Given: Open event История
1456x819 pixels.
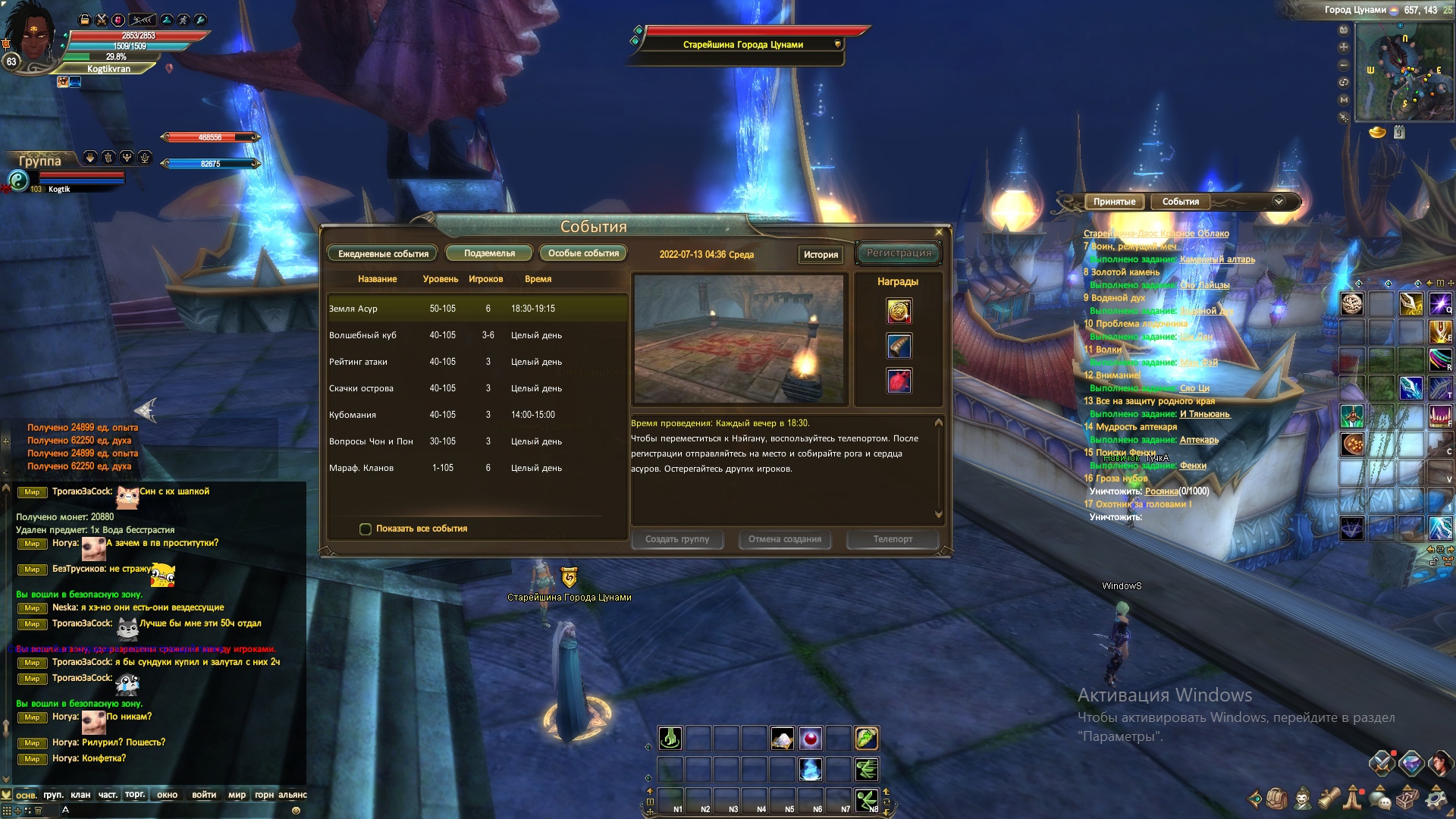Looking at the screenshot, I should (821, 255).
